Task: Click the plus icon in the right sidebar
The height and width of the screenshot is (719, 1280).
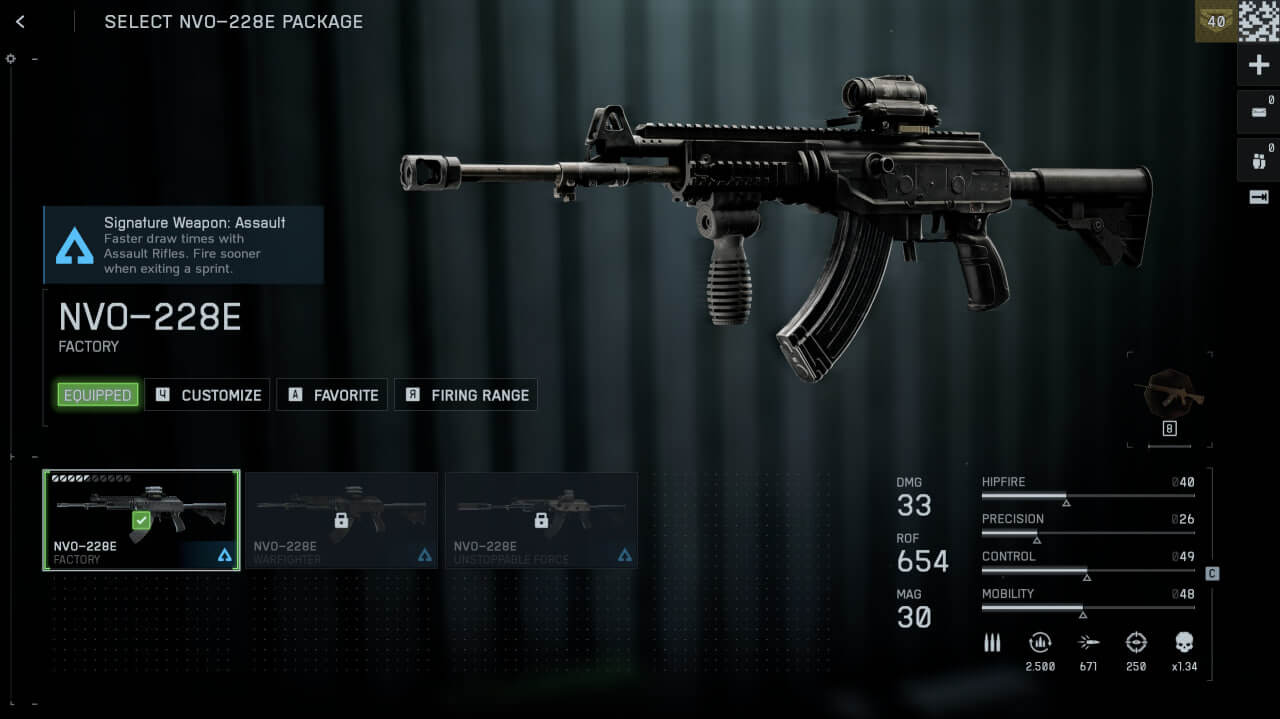Action: tap(1258, 66)
